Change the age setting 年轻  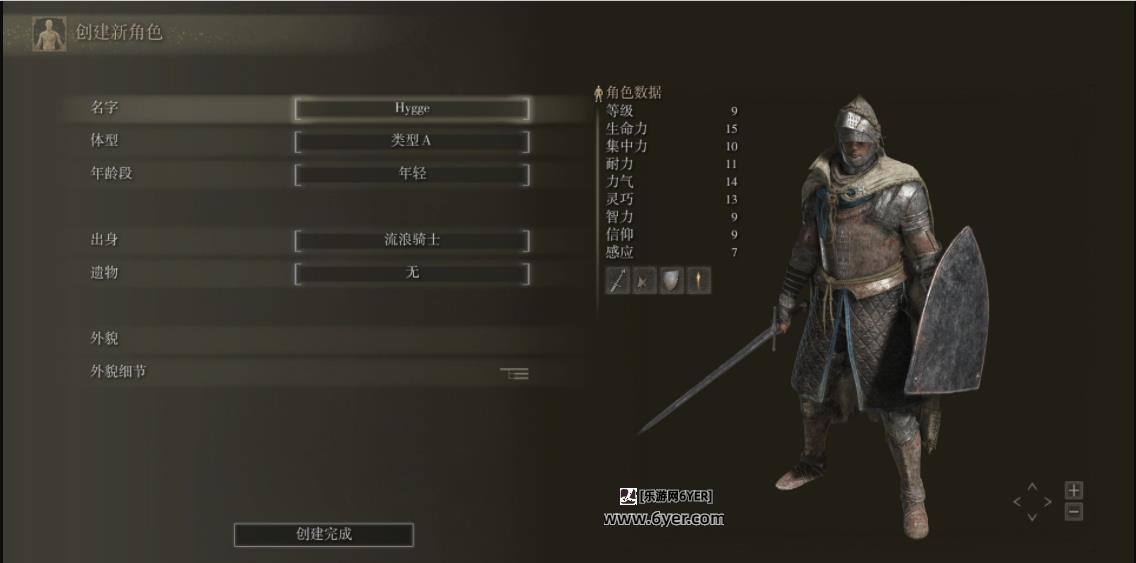411,174
